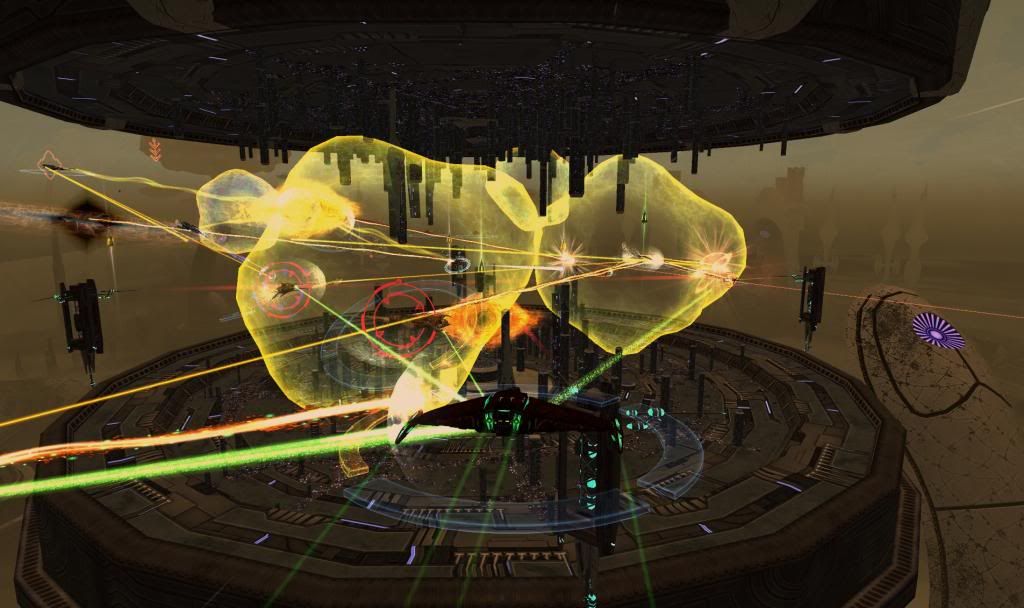The width and height of the screenshot is (1024, 608).
Task: Select the ship marked with the orange diamond
Action: pyautogui.click(x=50, y=165)
